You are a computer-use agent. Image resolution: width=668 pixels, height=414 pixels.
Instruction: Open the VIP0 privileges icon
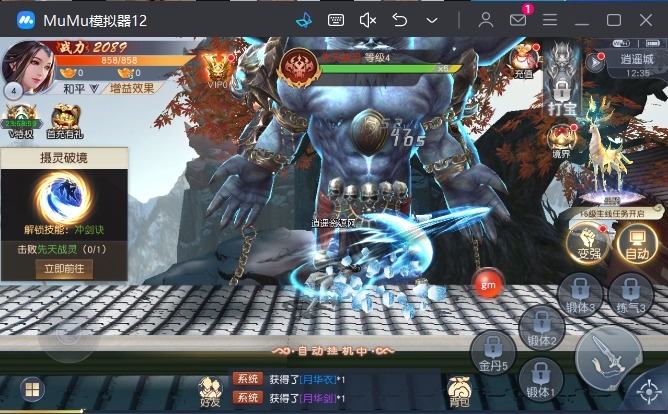coord(217,67)
